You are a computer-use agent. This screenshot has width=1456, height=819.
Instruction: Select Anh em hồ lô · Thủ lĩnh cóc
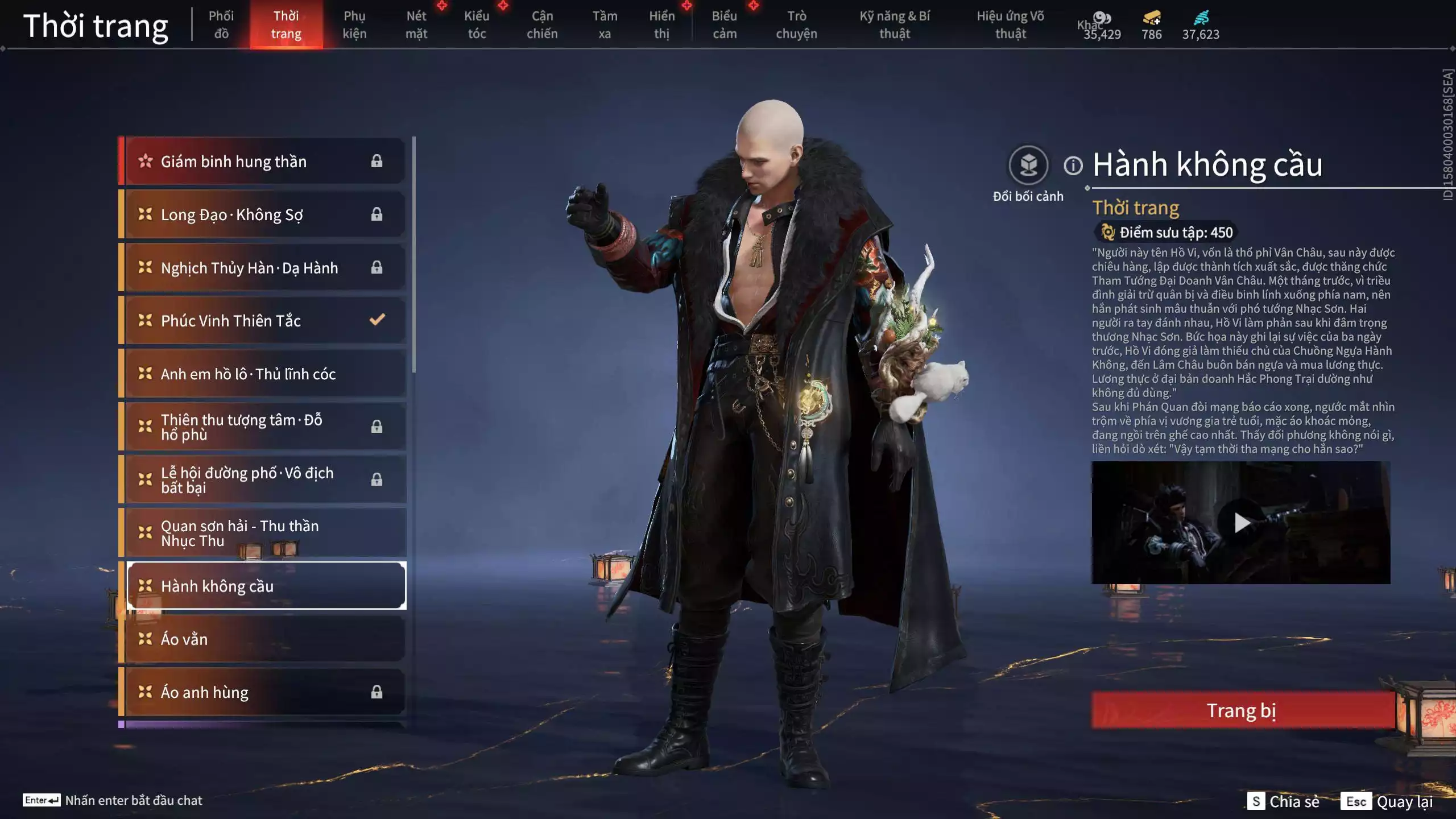click(x=264, y=374)
